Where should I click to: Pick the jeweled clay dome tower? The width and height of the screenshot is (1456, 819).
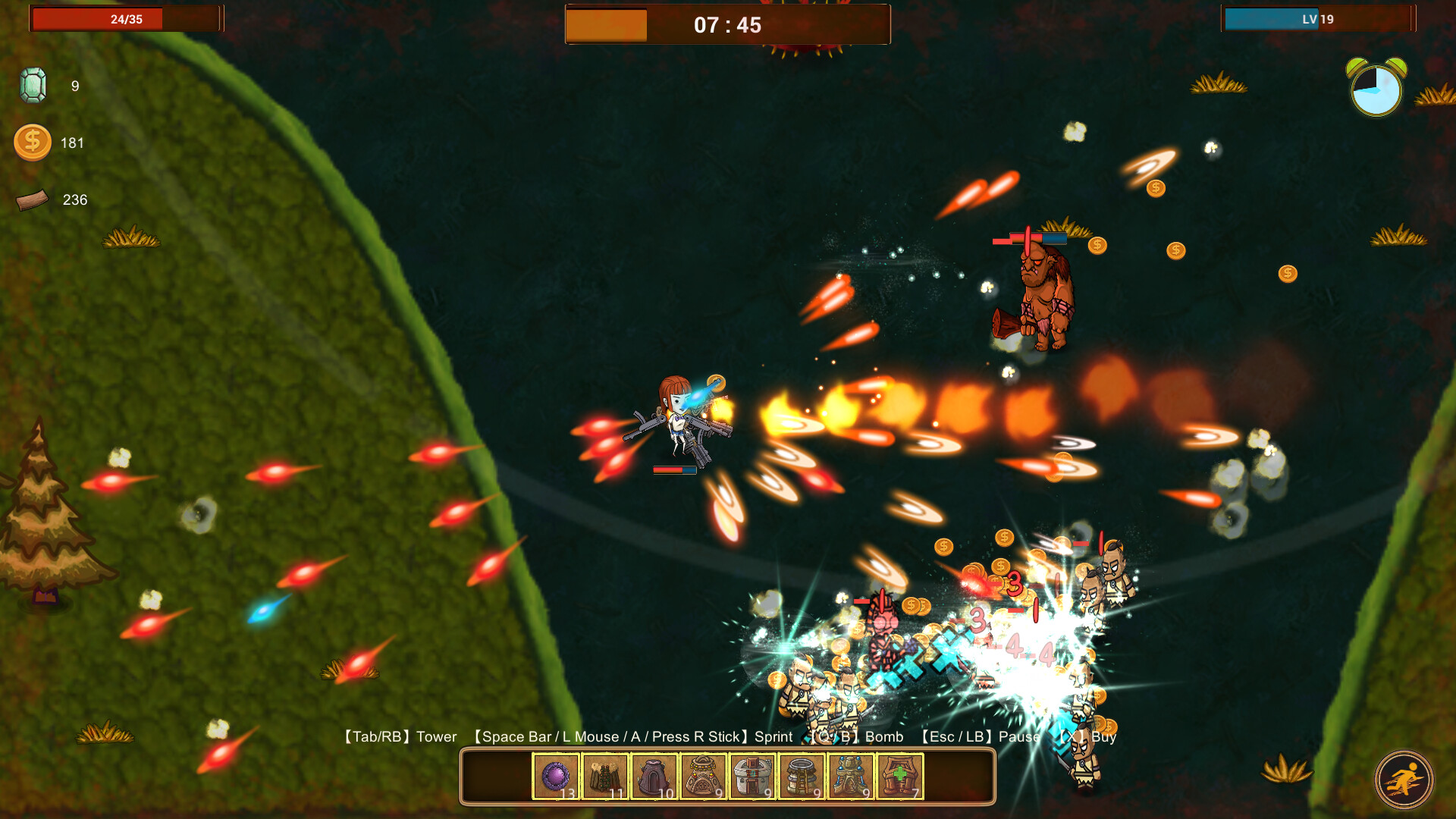coord(704,777)
